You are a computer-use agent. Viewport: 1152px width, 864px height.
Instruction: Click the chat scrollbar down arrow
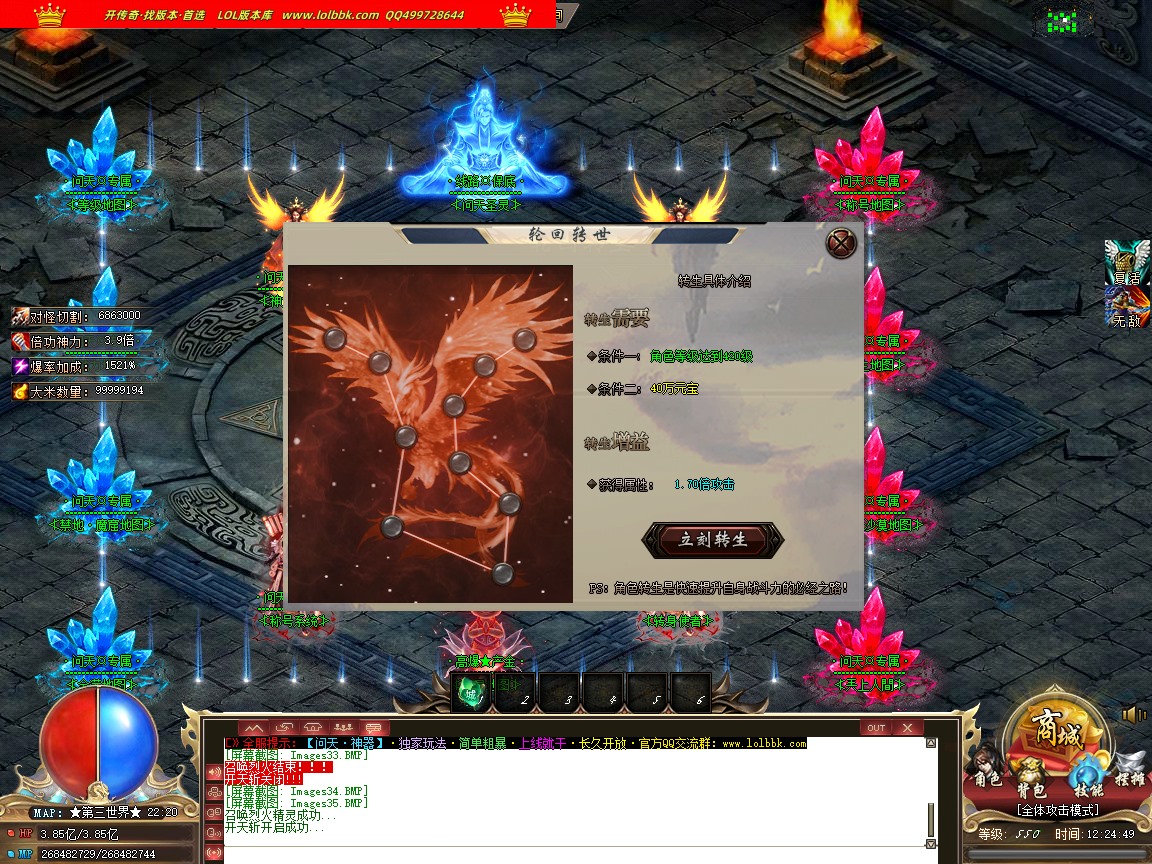pyautogui.click(x=931, y=844)
